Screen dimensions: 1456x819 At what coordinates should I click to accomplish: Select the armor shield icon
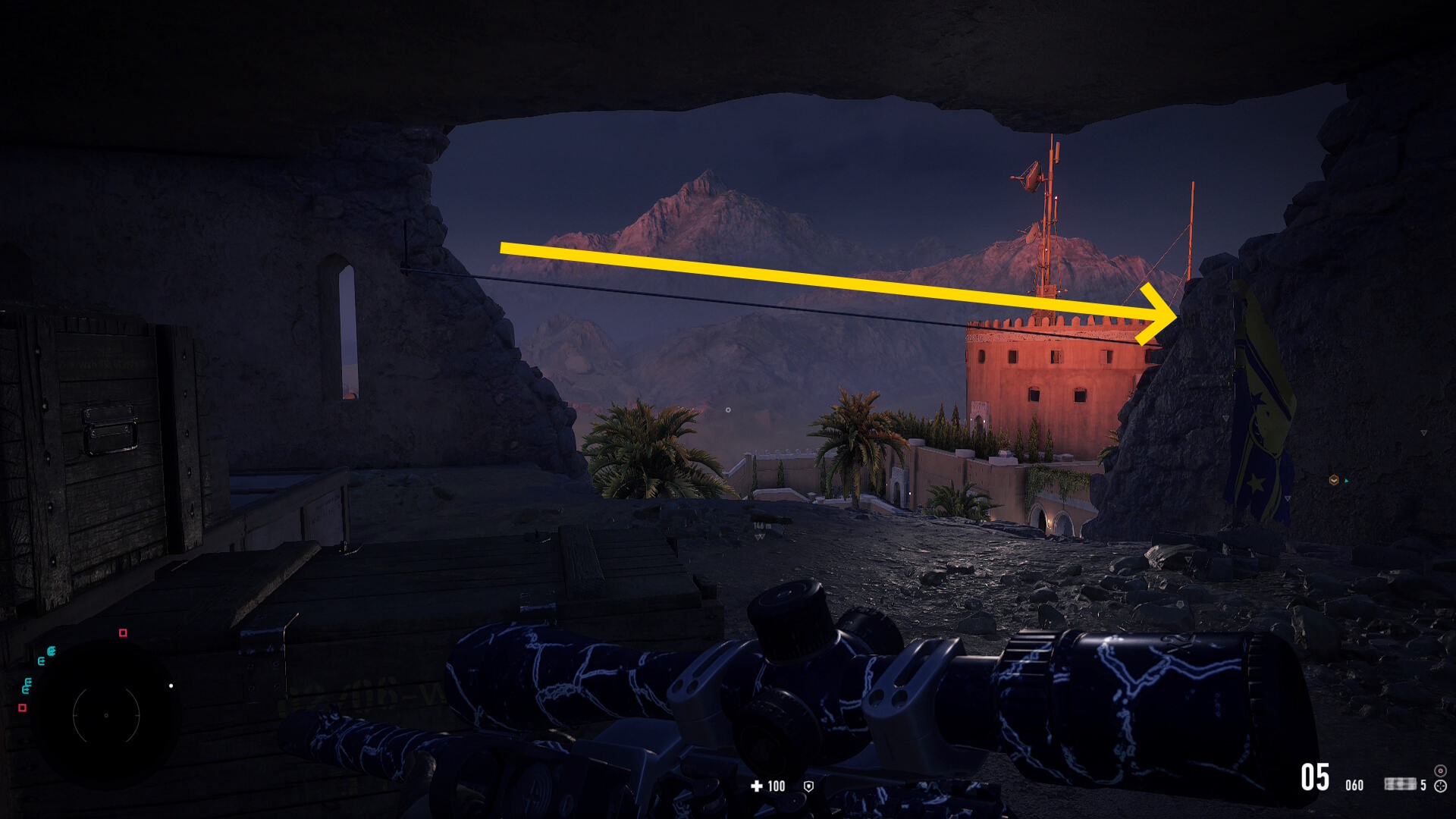pos(808,786)
